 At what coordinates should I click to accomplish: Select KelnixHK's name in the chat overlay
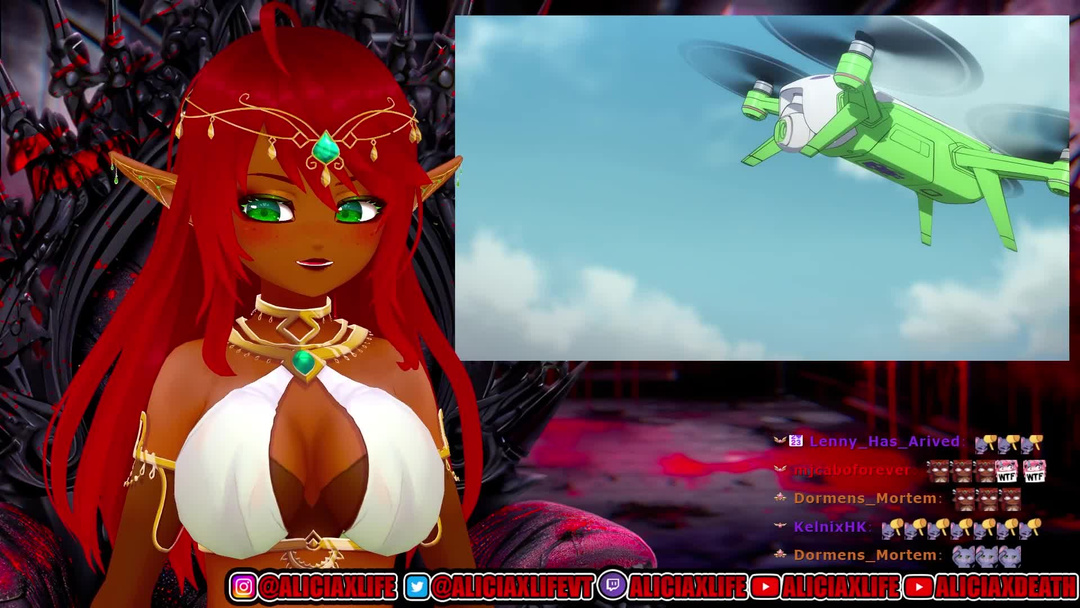tap(830, 526)
